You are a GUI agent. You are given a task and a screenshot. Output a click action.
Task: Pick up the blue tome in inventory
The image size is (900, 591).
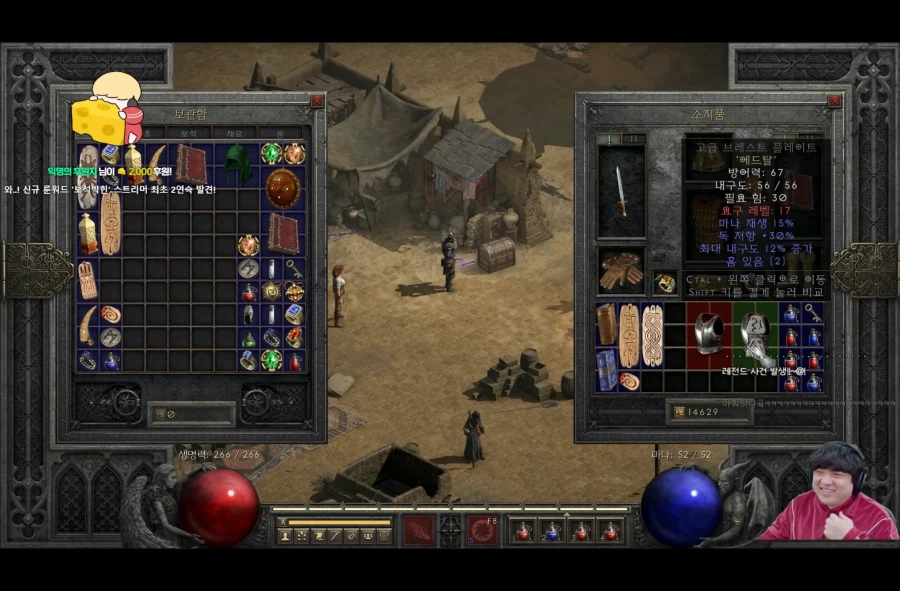pyautogui.click(x=606, y=369)
